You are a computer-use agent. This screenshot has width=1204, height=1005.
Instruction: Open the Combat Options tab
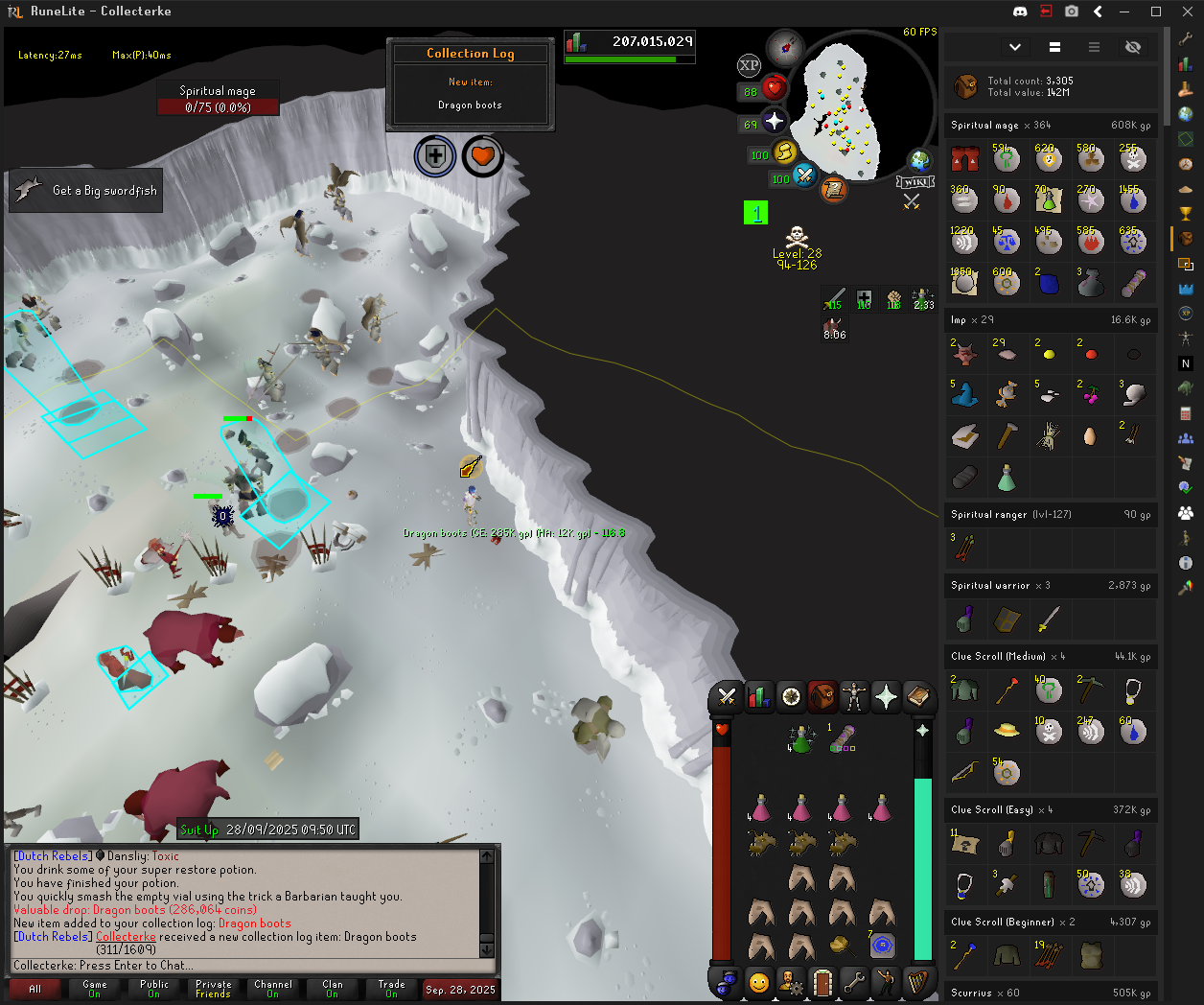click(x=727, y=696)
